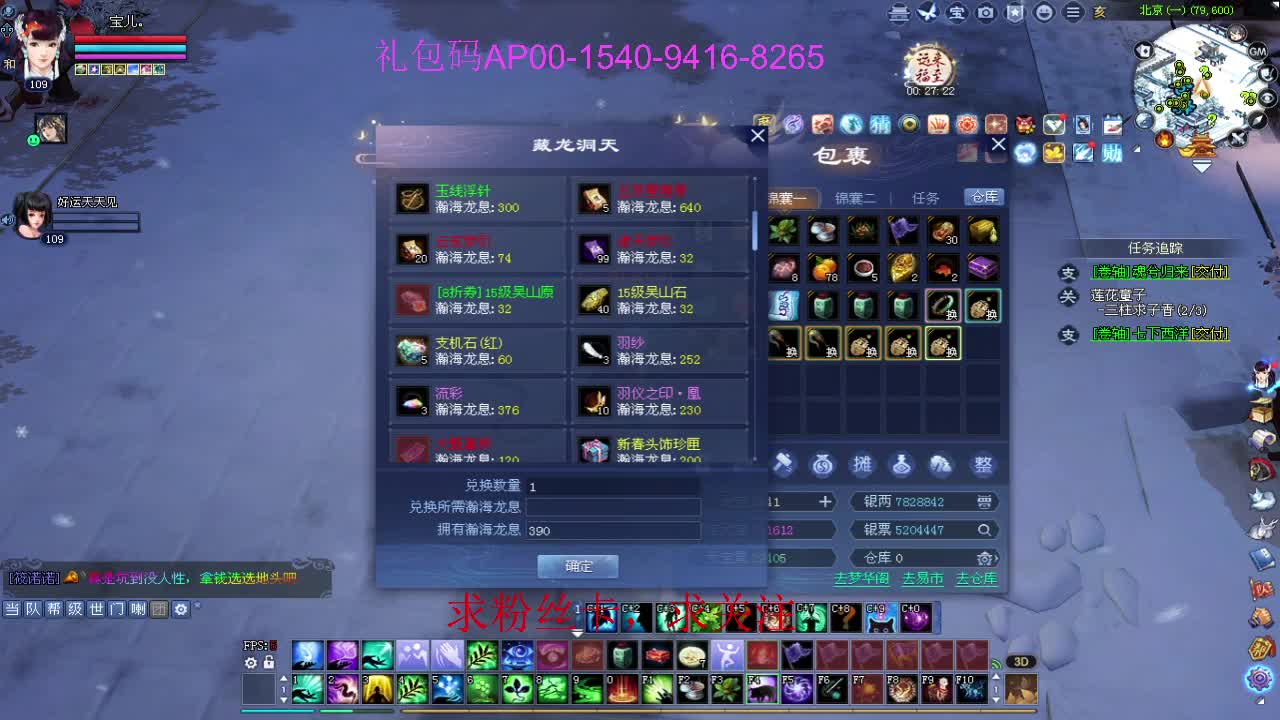Switch to the 锦囊二 bag tab
This screenshot has width=1280, height=720.
[855, 197]
